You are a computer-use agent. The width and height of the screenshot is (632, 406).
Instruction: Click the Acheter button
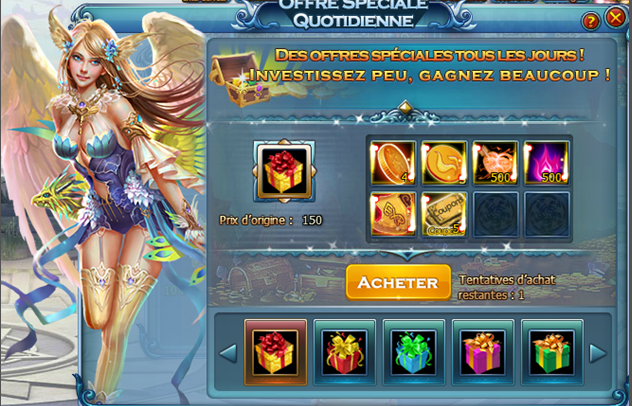coord(398,282)
